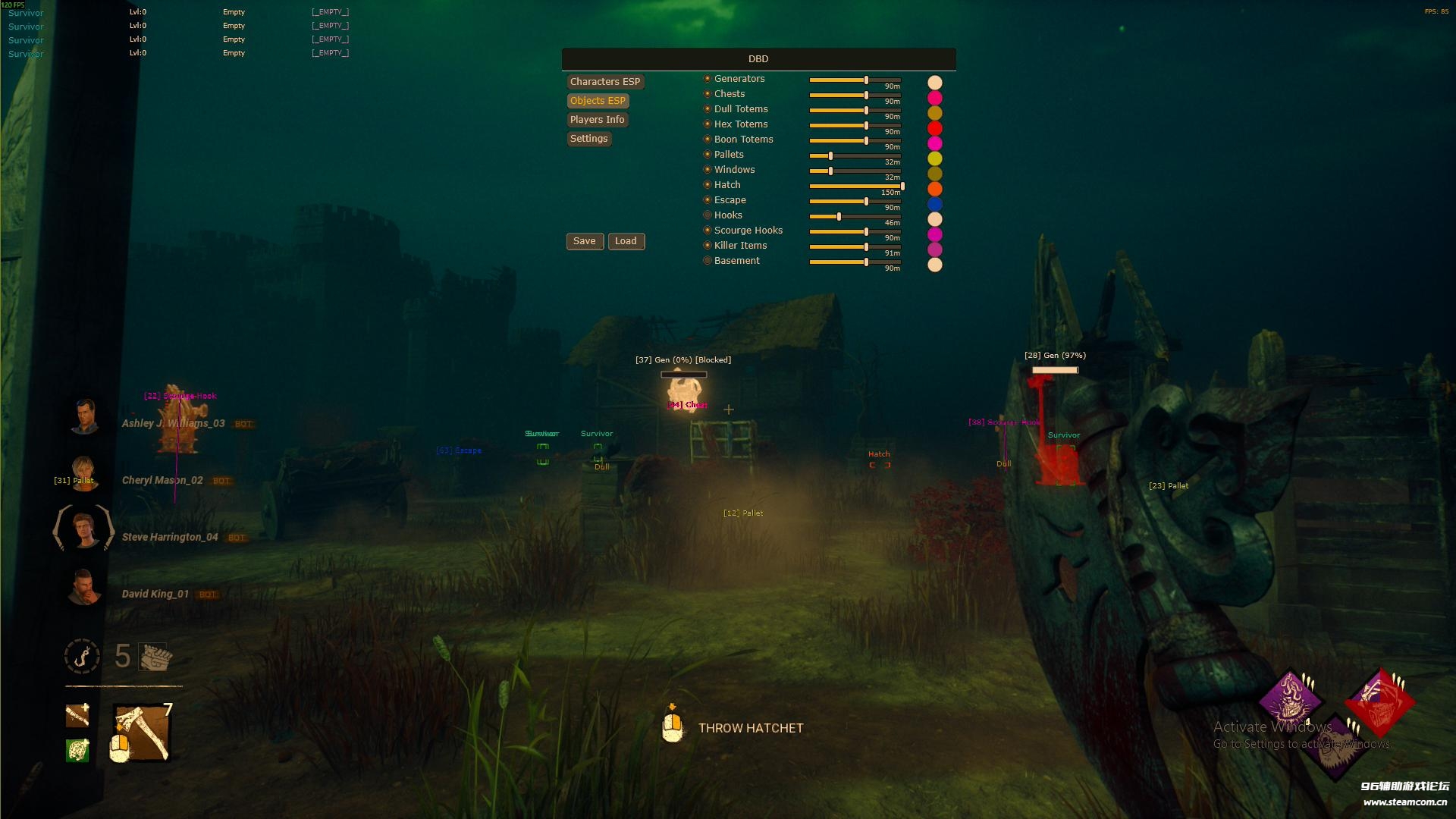This screenshot has height=819, width=1456.
Task: Change the Dull Totems color swatch
Action: 935,113
